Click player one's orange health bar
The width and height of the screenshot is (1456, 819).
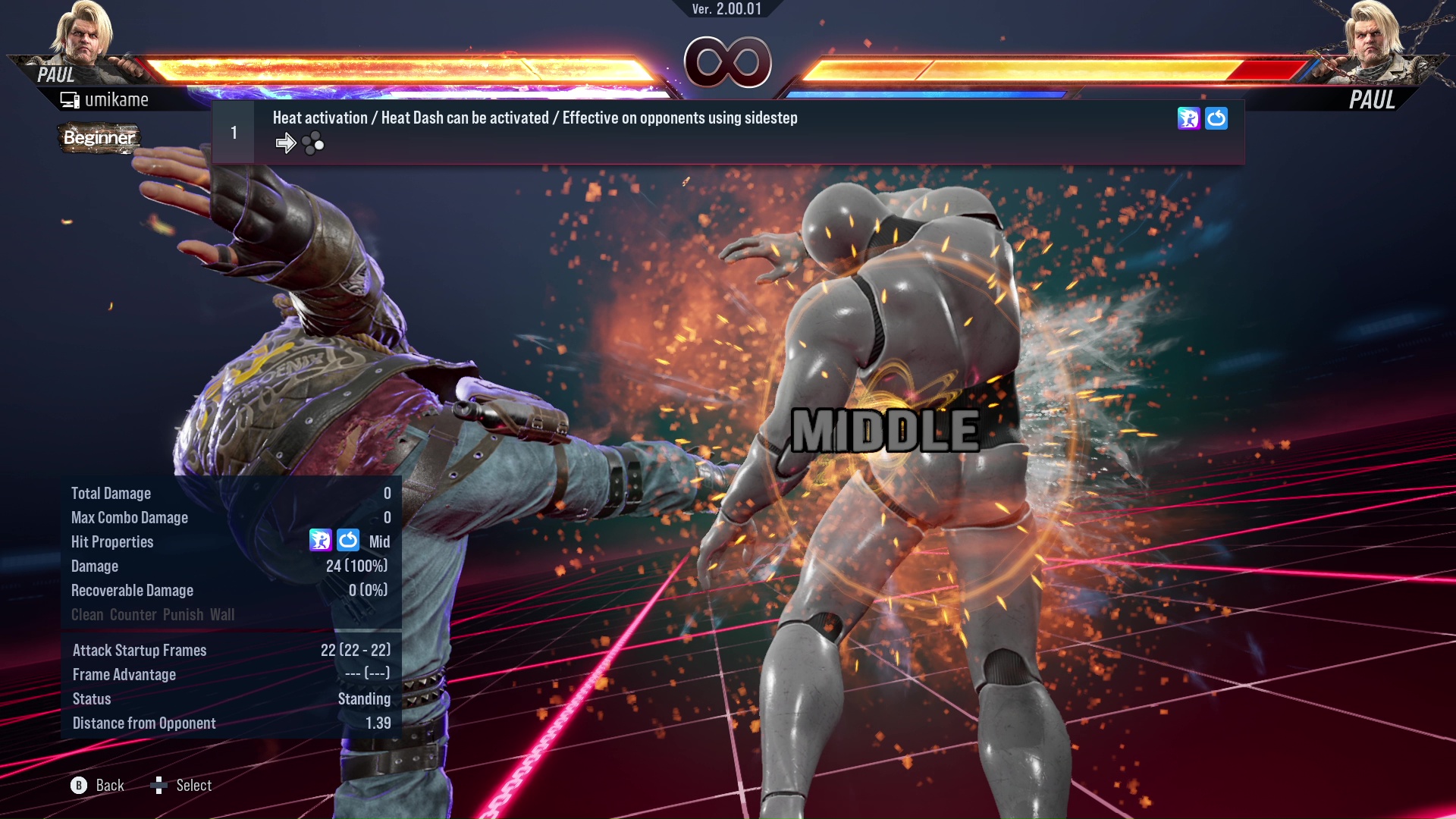pyautogui.click(x=402, y=68)
